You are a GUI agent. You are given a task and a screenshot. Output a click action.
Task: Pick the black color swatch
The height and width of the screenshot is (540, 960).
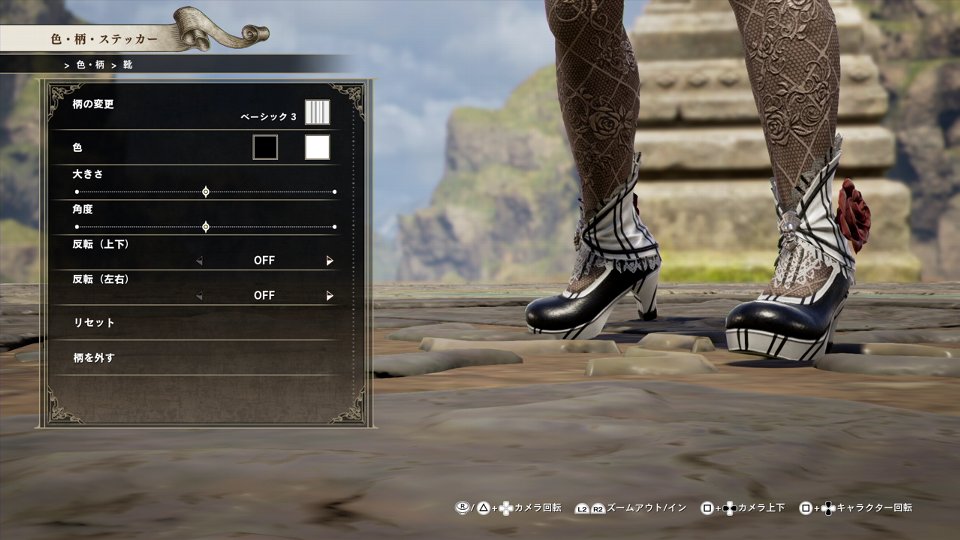265,148
